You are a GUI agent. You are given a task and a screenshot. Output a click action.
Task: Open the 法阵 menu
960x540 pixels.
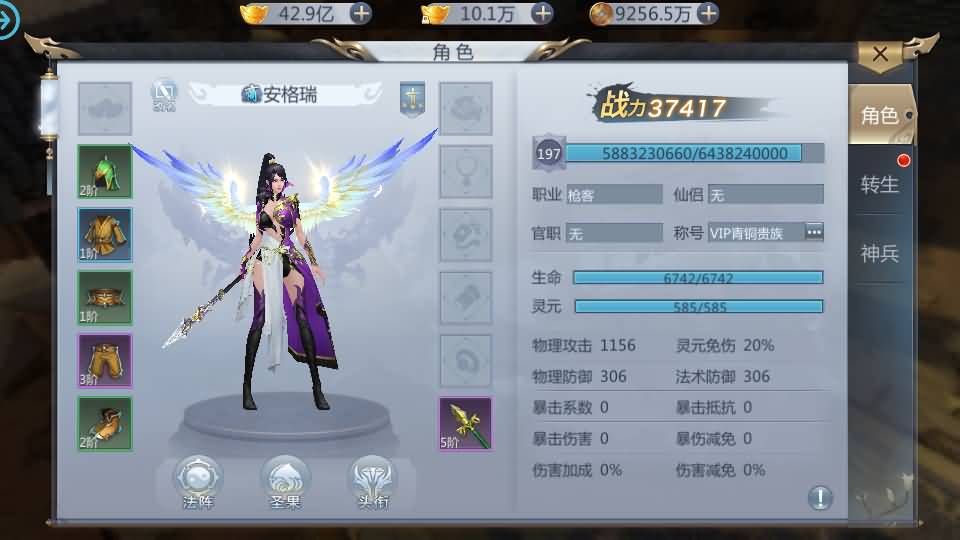198,482
